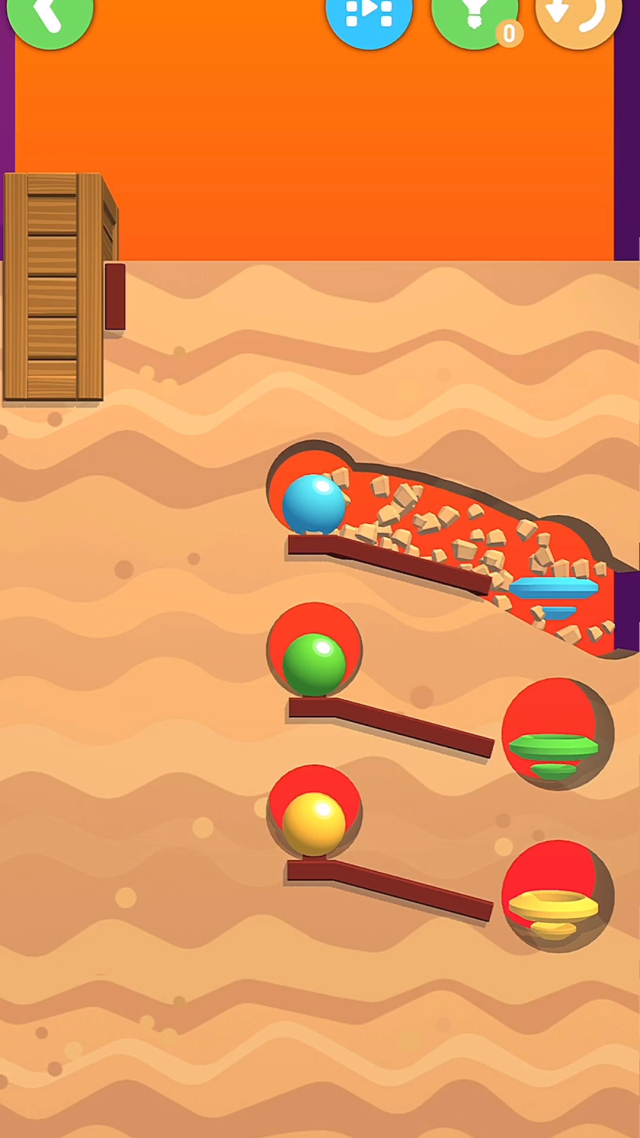Viewport: 640px width, 1138px height.
Task: Restart the level with the orange button
Action: tap(578, 16)
